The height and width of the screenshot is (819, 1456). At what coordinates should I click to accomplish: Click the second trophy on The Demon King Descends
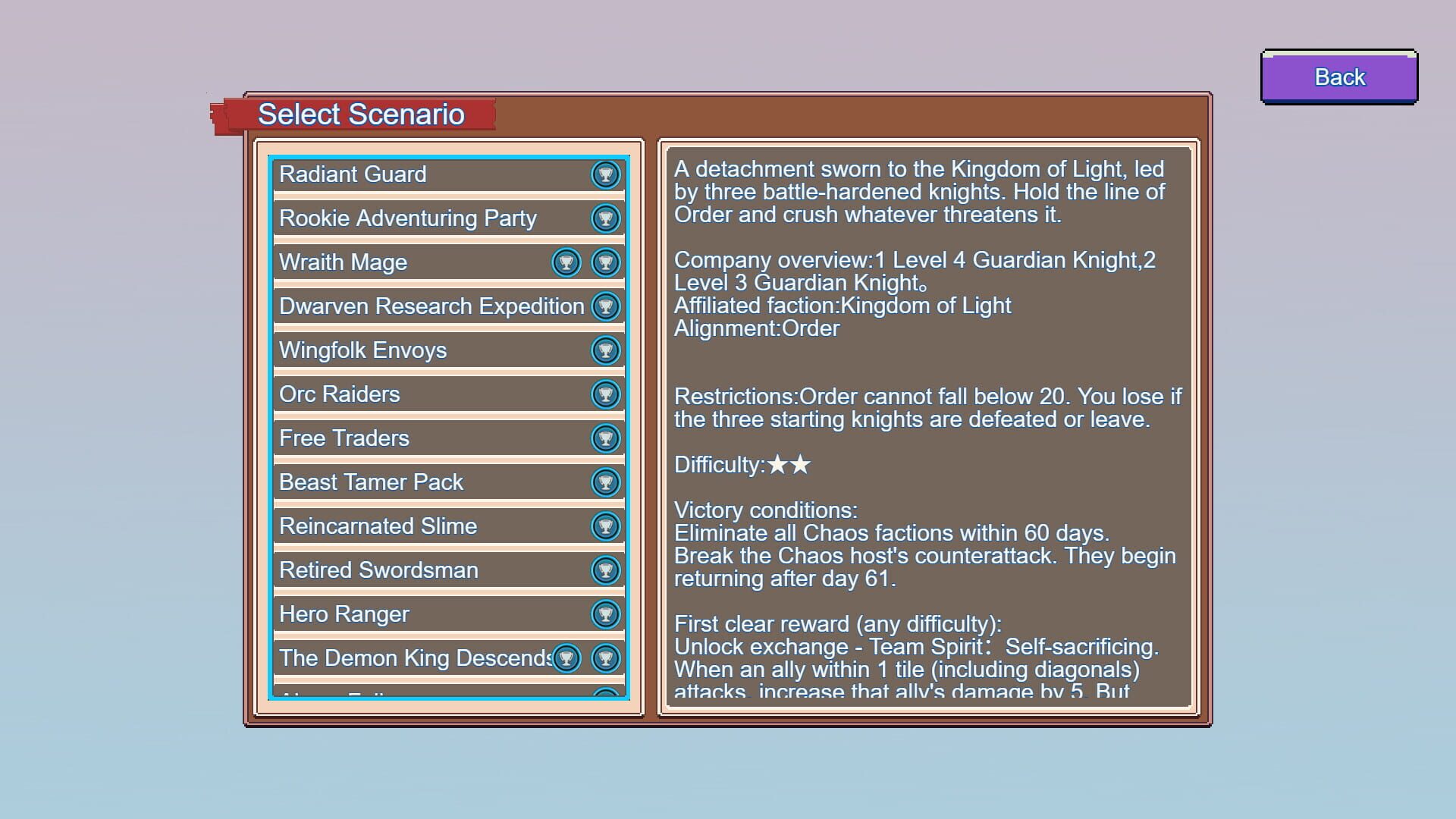click(x=604, y=658)
